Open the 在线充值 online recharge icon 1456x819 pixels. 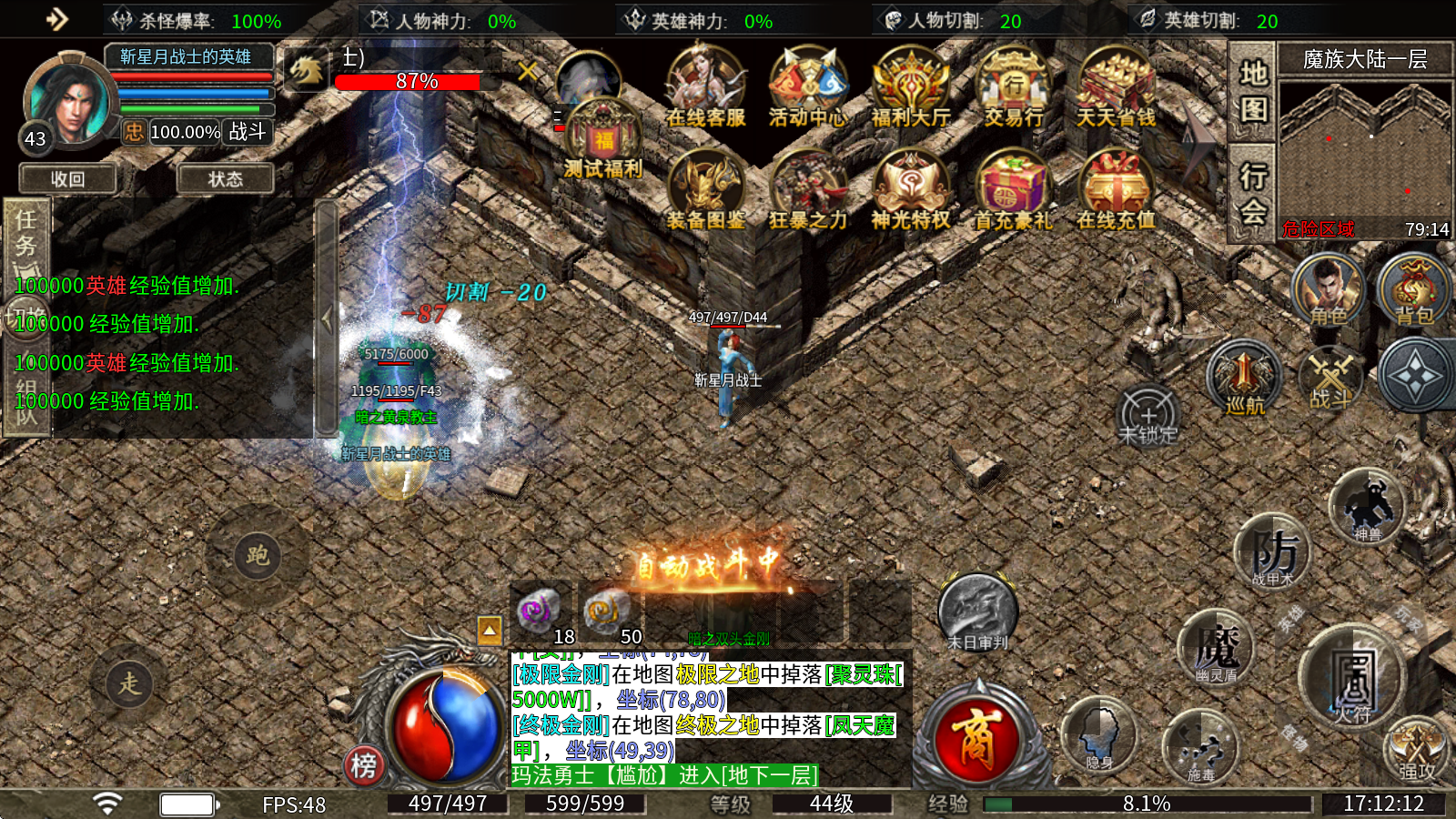pyautogui.click(x=1116, y=191)
